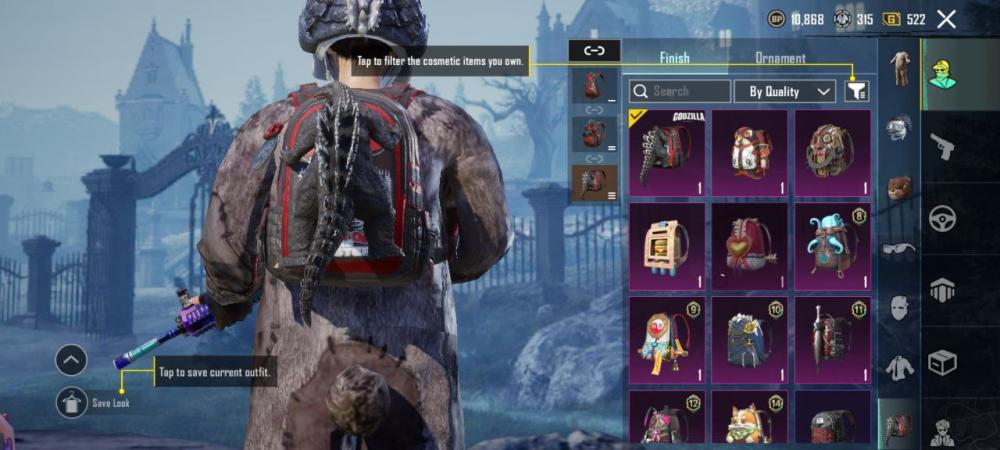Show the glasses accessory category

coord(899,248)
